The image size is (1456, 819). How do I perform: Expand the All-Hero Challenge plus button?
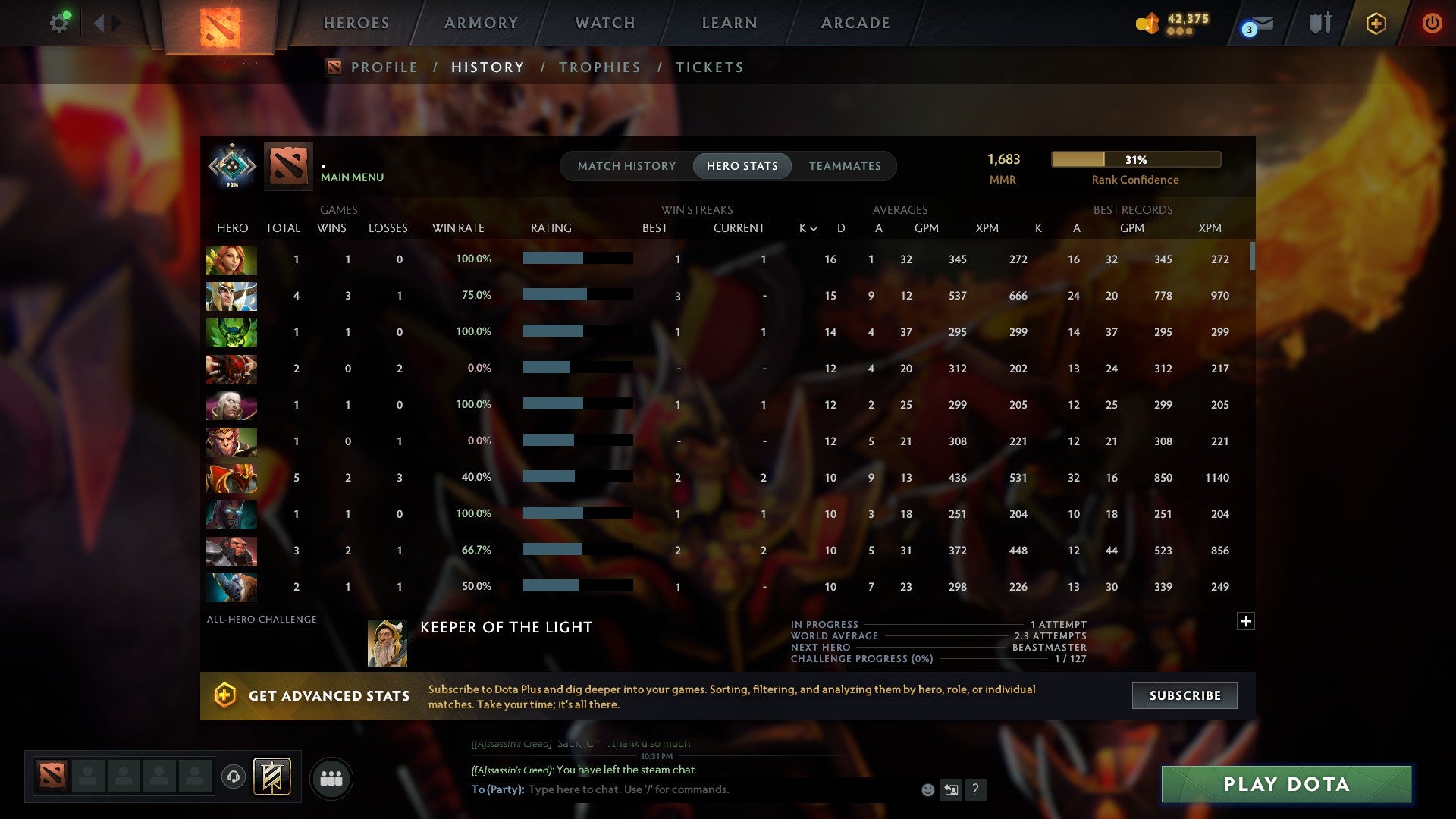(1246, 621)
